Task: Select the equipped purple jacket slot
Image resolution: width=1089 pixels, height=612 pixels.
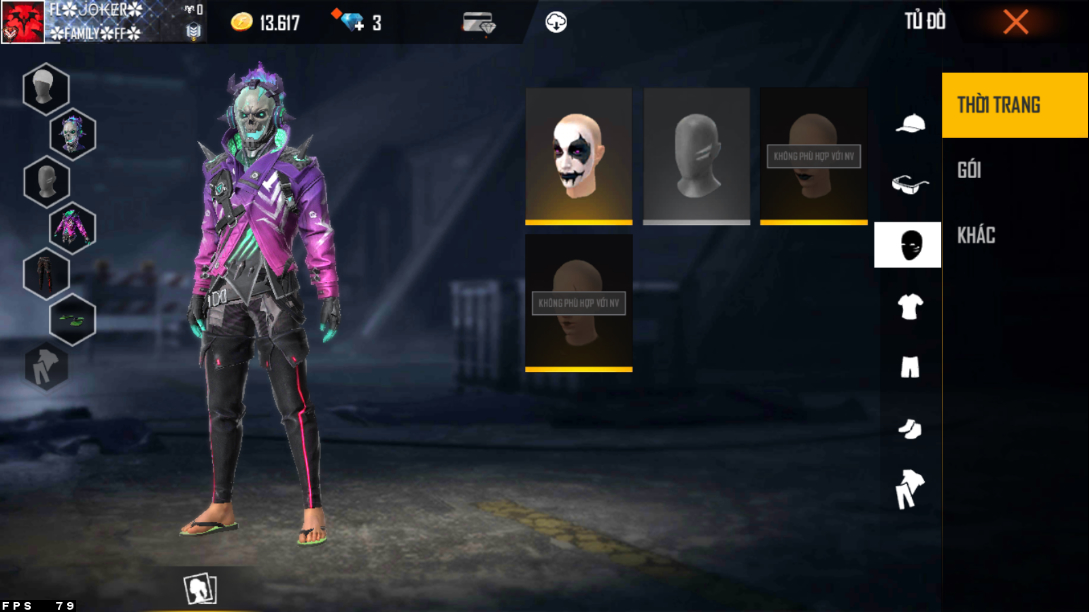Action: click(73, 227)
